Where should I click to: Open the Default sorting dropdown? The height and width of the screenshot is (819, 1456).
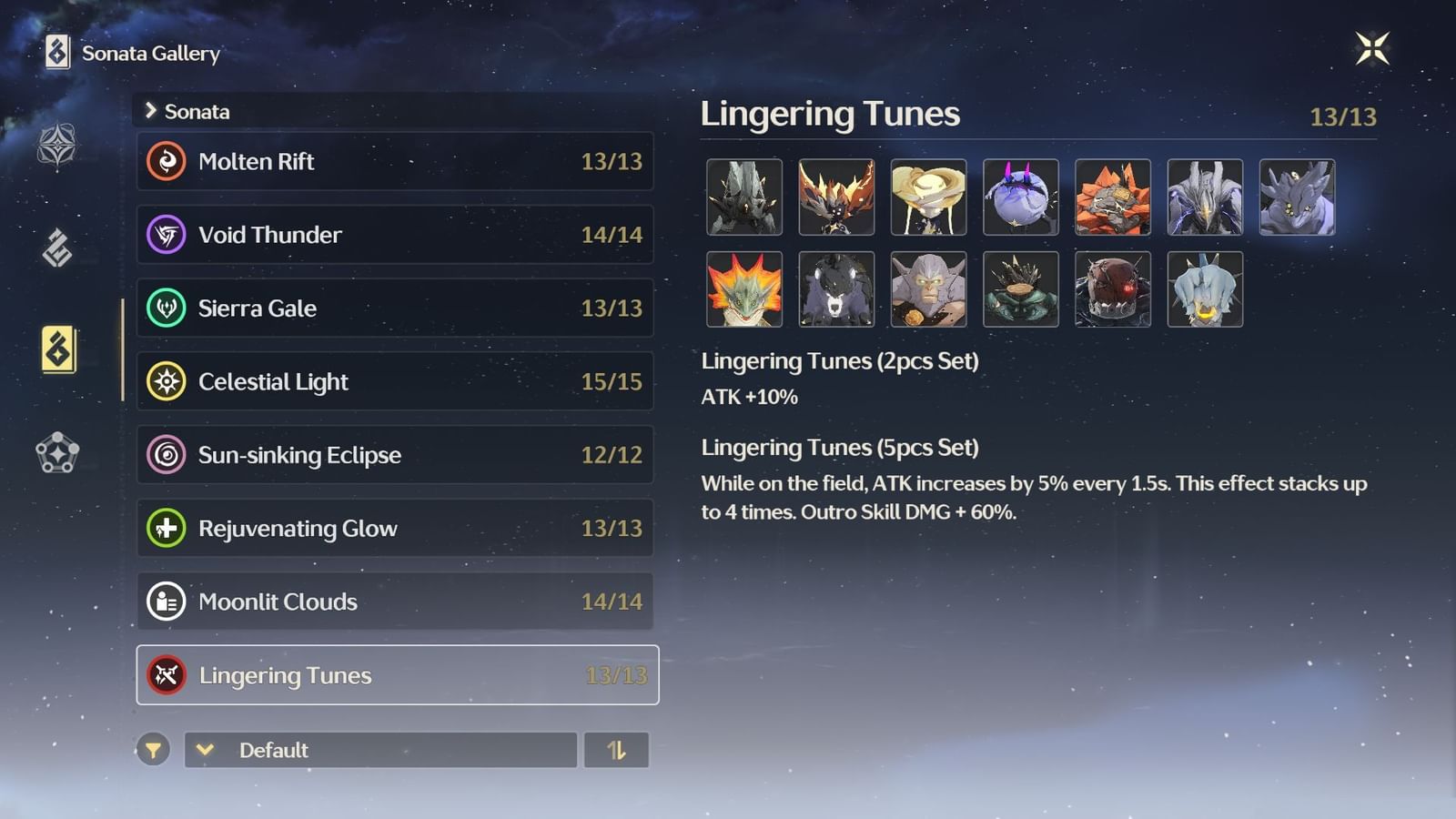pos(379,751)
